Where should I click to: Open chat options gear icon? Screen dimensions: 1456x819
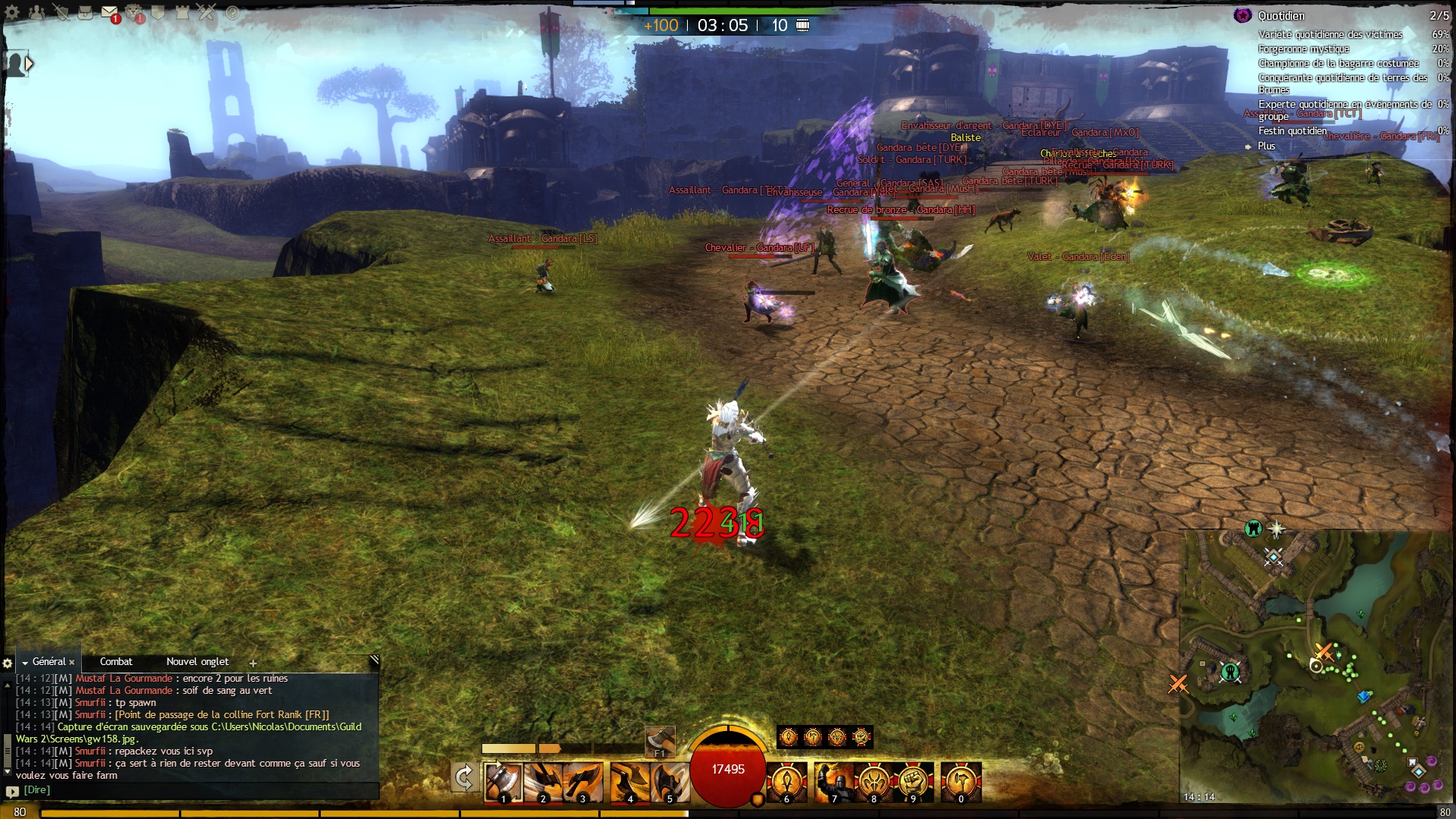click(8, 663)
